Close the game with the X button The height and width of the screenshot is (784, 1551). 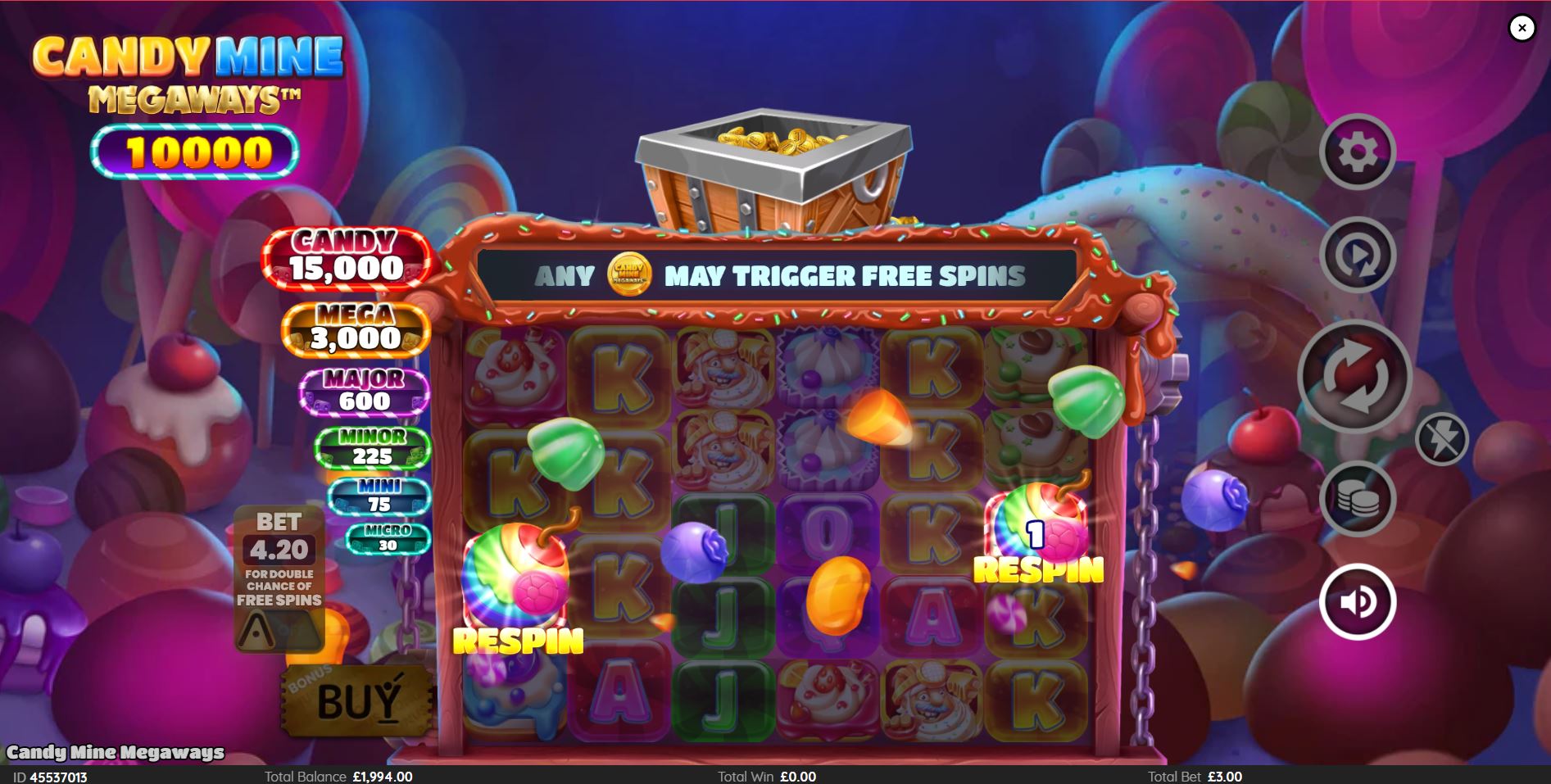pos(1522,29)
